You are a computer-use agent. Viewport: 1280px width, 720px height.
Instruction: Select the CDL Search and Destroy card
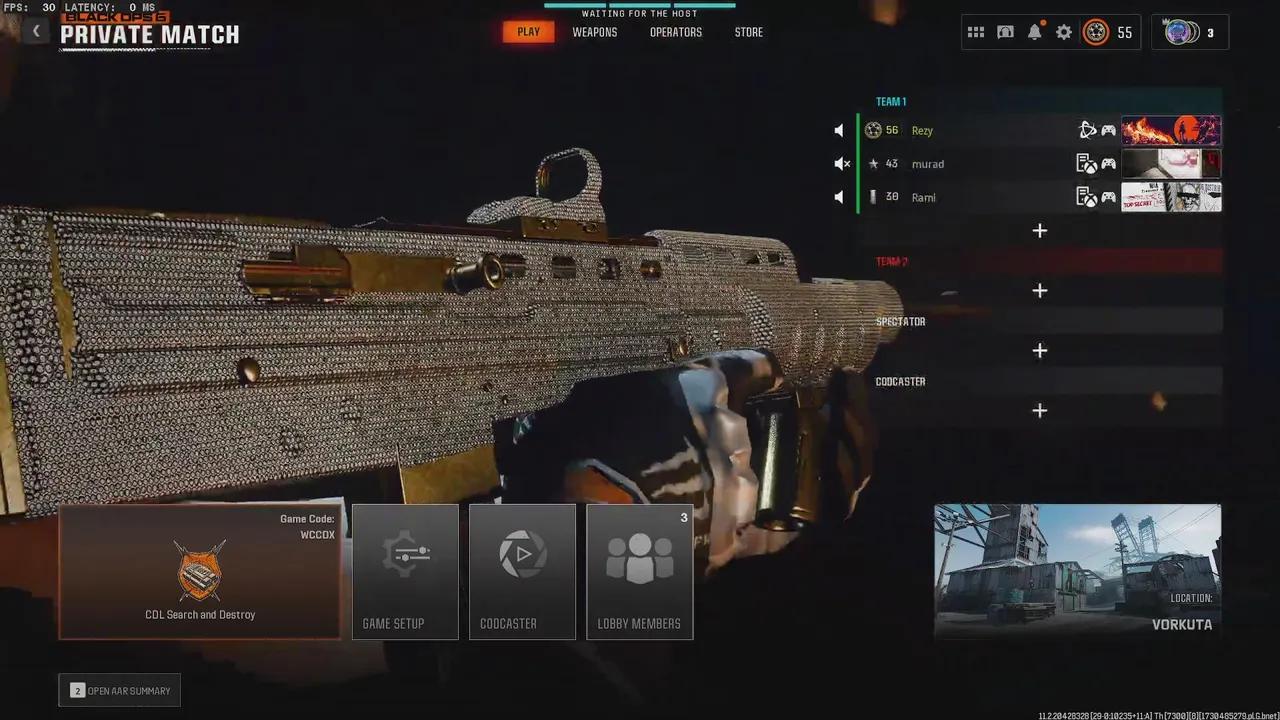coord(200,572)
